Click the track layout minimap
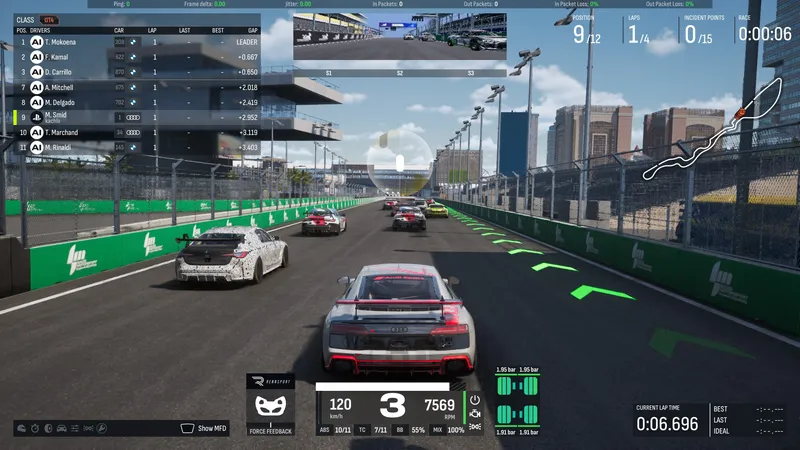This screenshot has width=800, height=450. (711, 130)
